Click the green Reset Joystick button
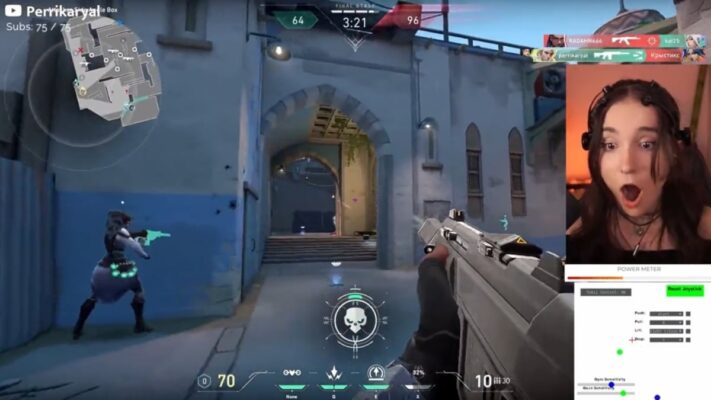The image size is (711, 400). pos(685,289)
